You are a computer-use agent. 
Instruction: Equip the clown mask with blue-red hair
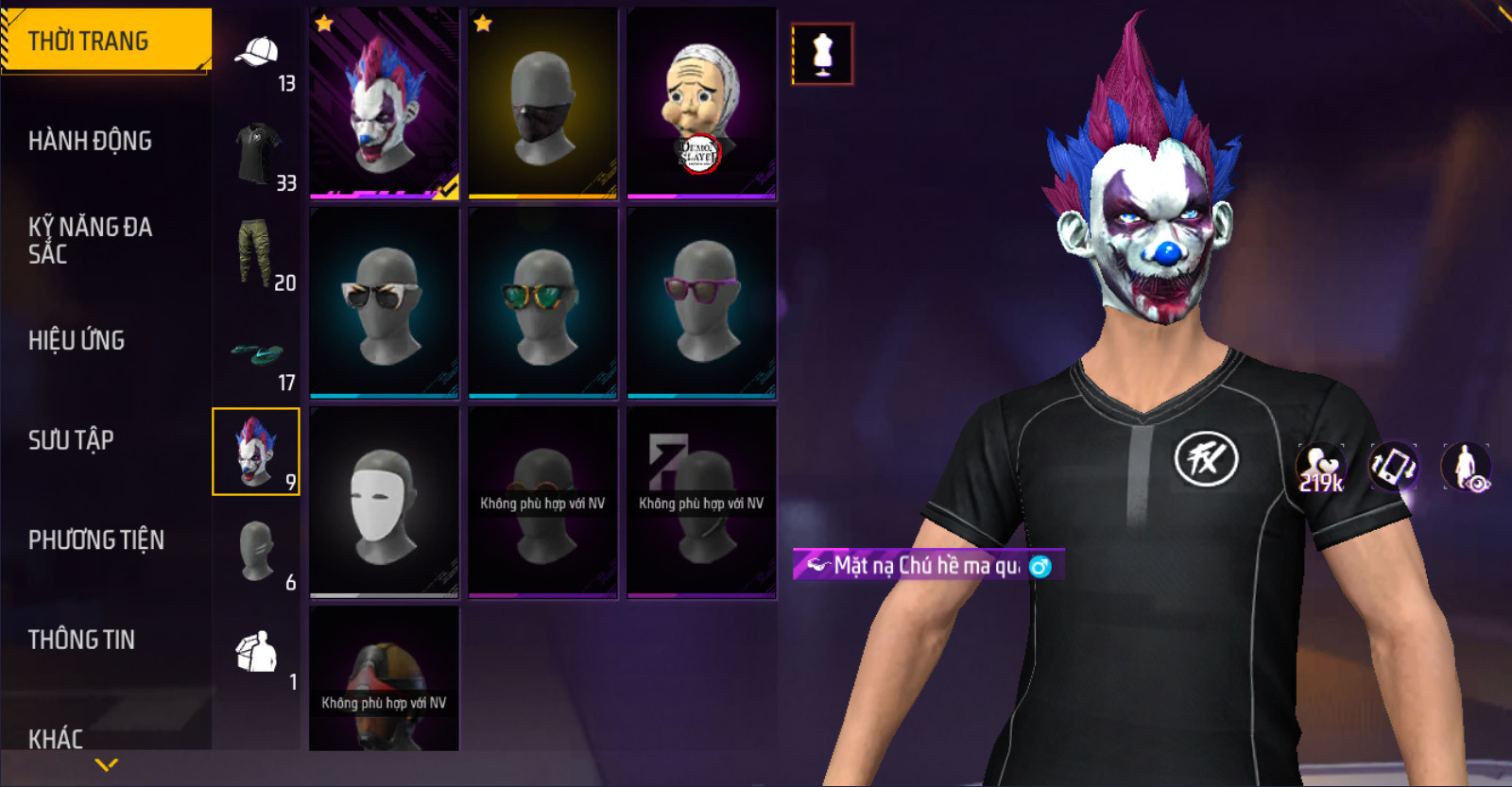click(x=384, y=103)
